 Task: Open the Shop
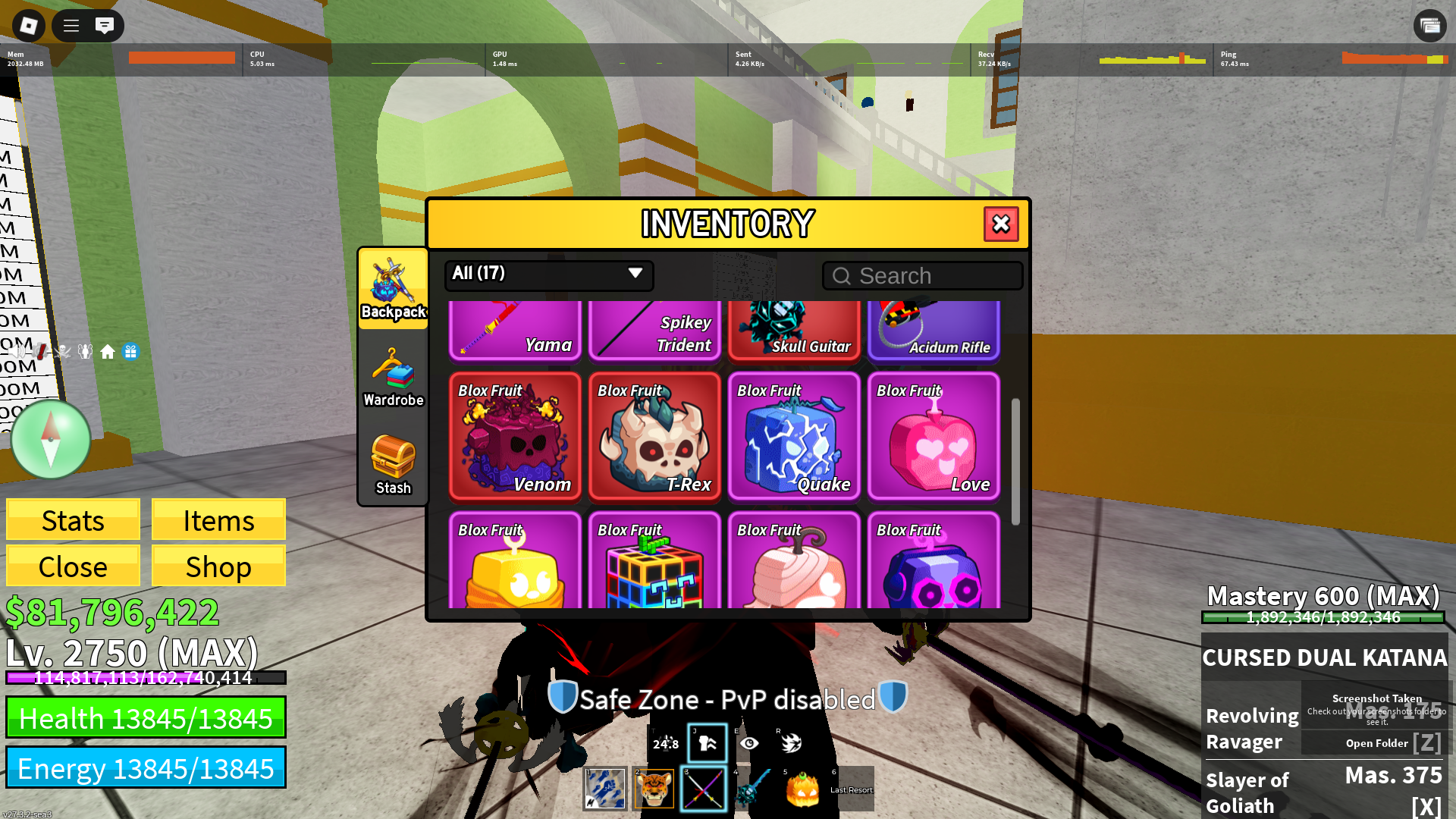(x=218, y=566)
